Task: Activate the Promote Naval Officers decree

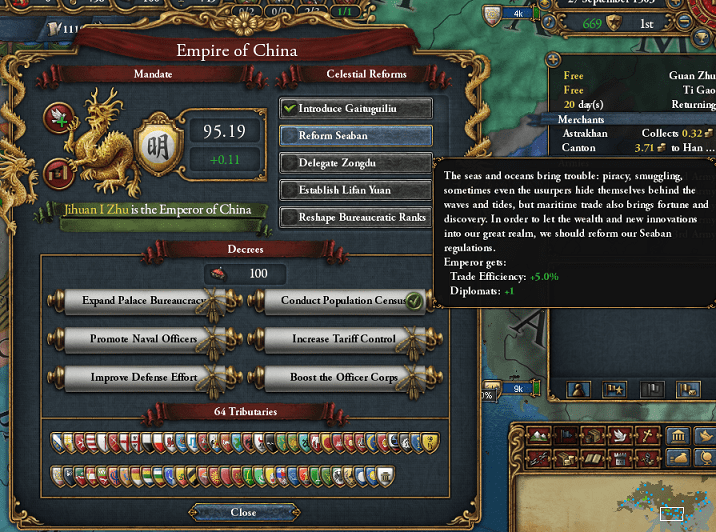Action: 147,339
